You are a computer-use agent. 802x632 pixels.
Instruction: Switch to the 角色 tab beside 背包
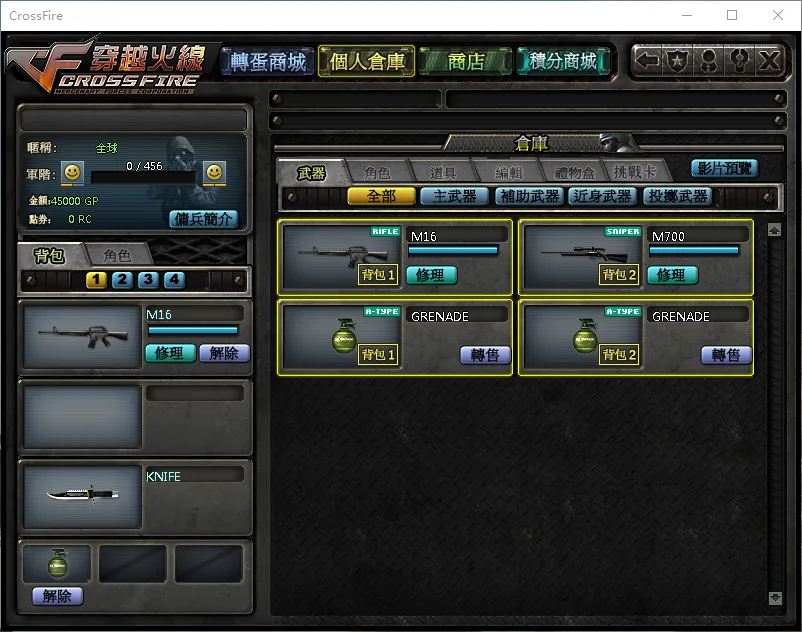pyautogui.click(x=117, y=255)
